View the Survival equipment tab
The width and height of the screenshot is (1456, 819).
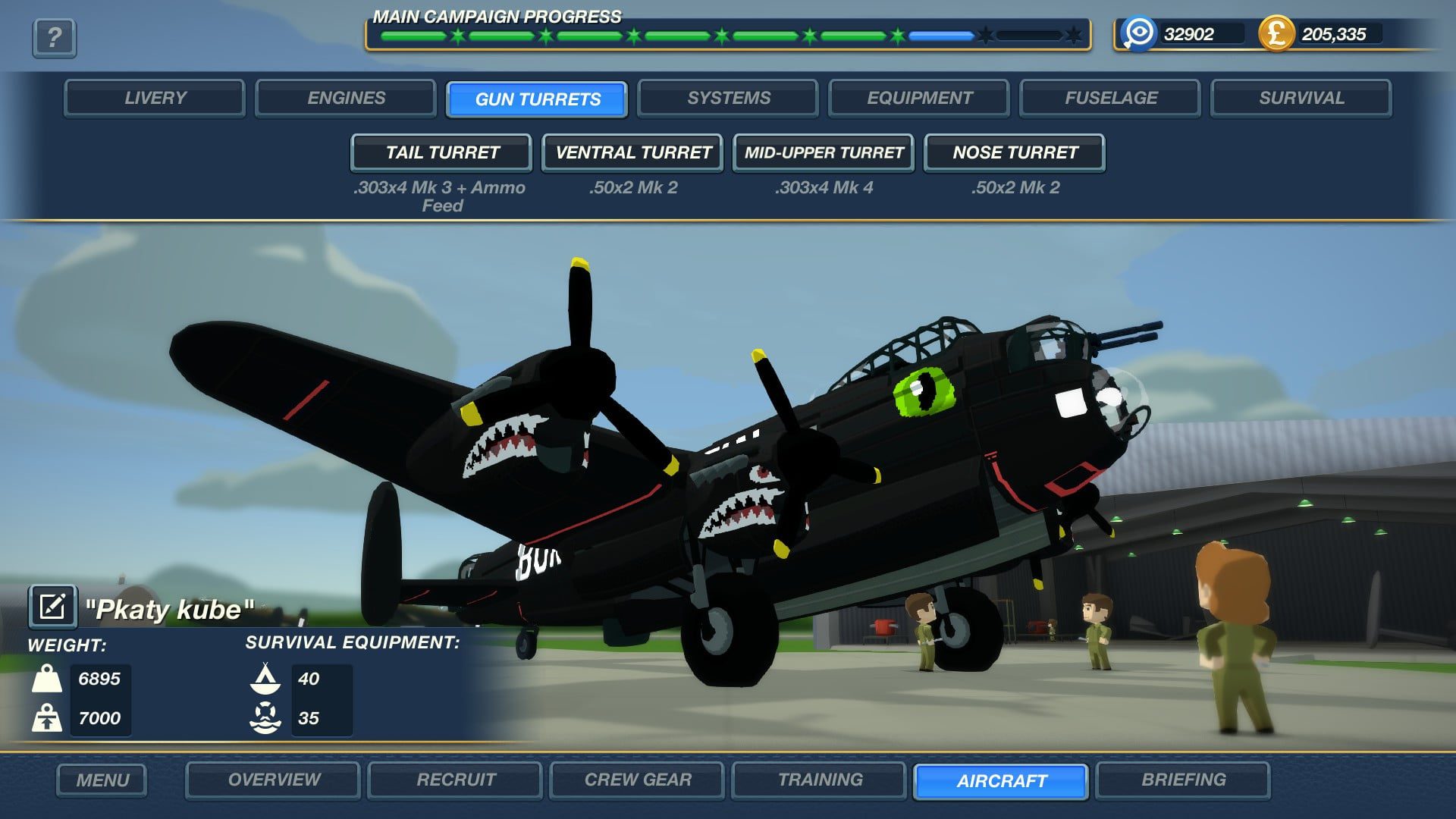coord(1301,99)
